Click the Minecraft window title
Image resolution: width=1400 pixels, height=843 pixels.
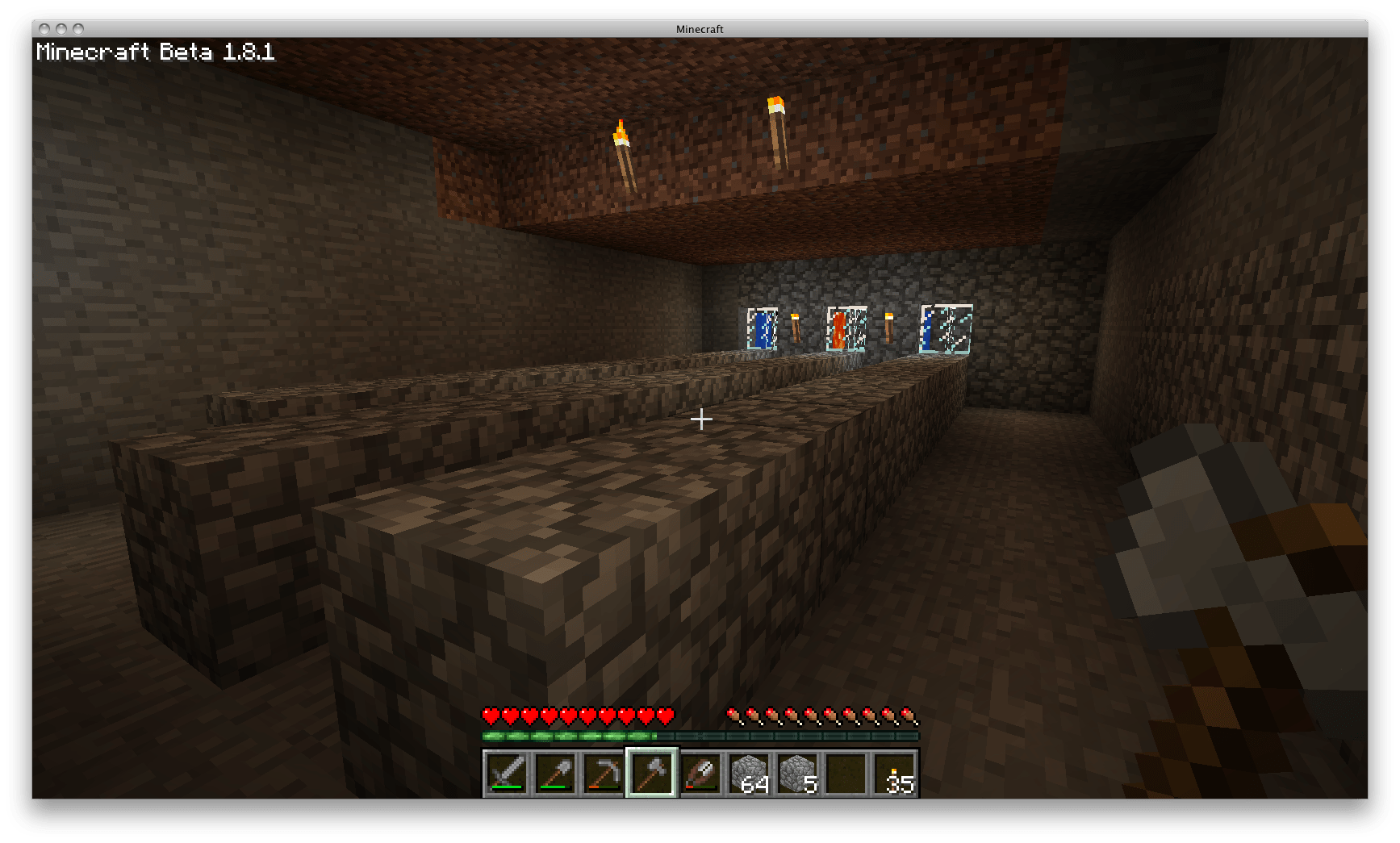699,28
